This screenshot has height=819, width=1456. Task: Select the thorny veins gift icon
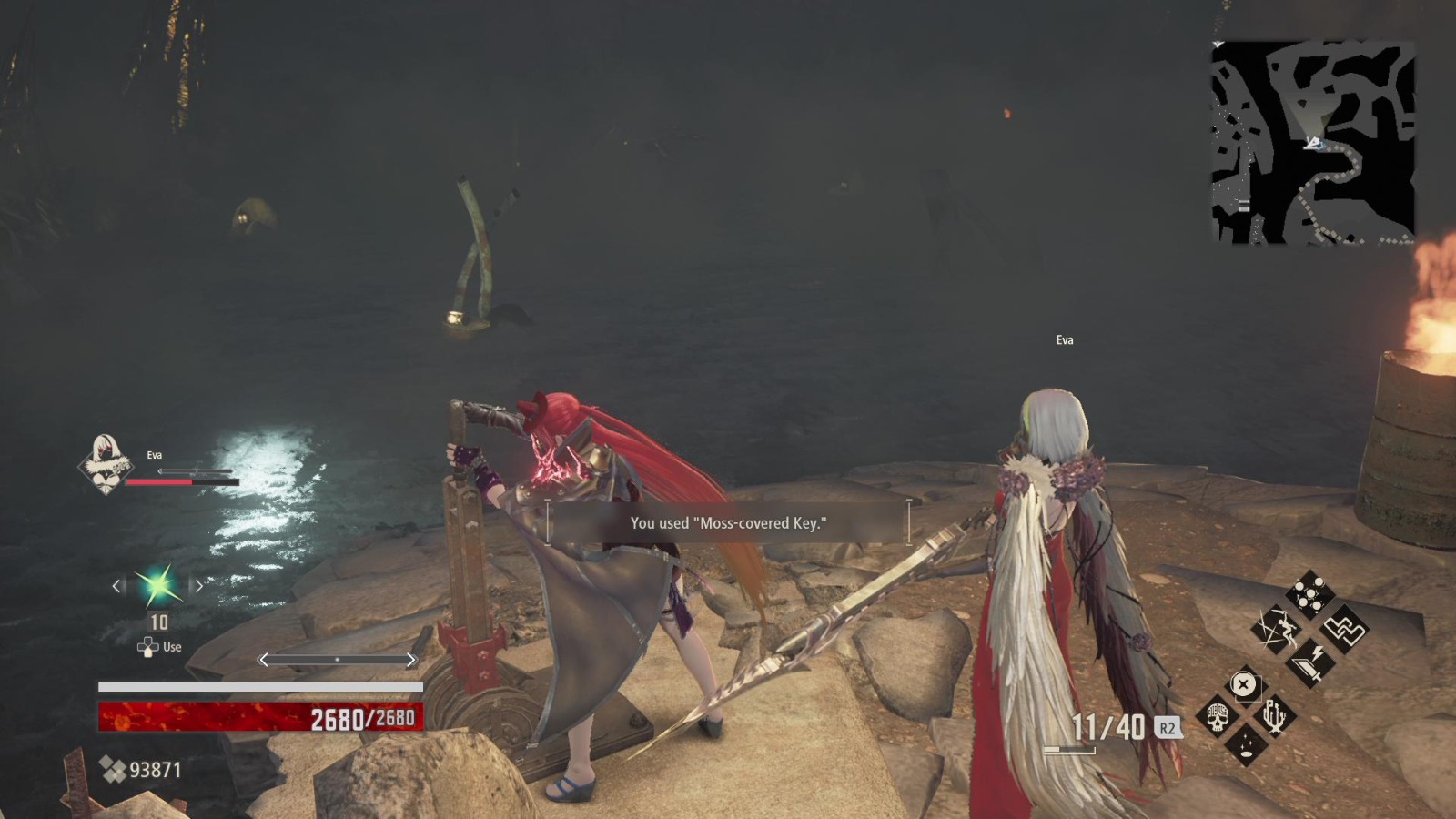tap(1275, 716)
